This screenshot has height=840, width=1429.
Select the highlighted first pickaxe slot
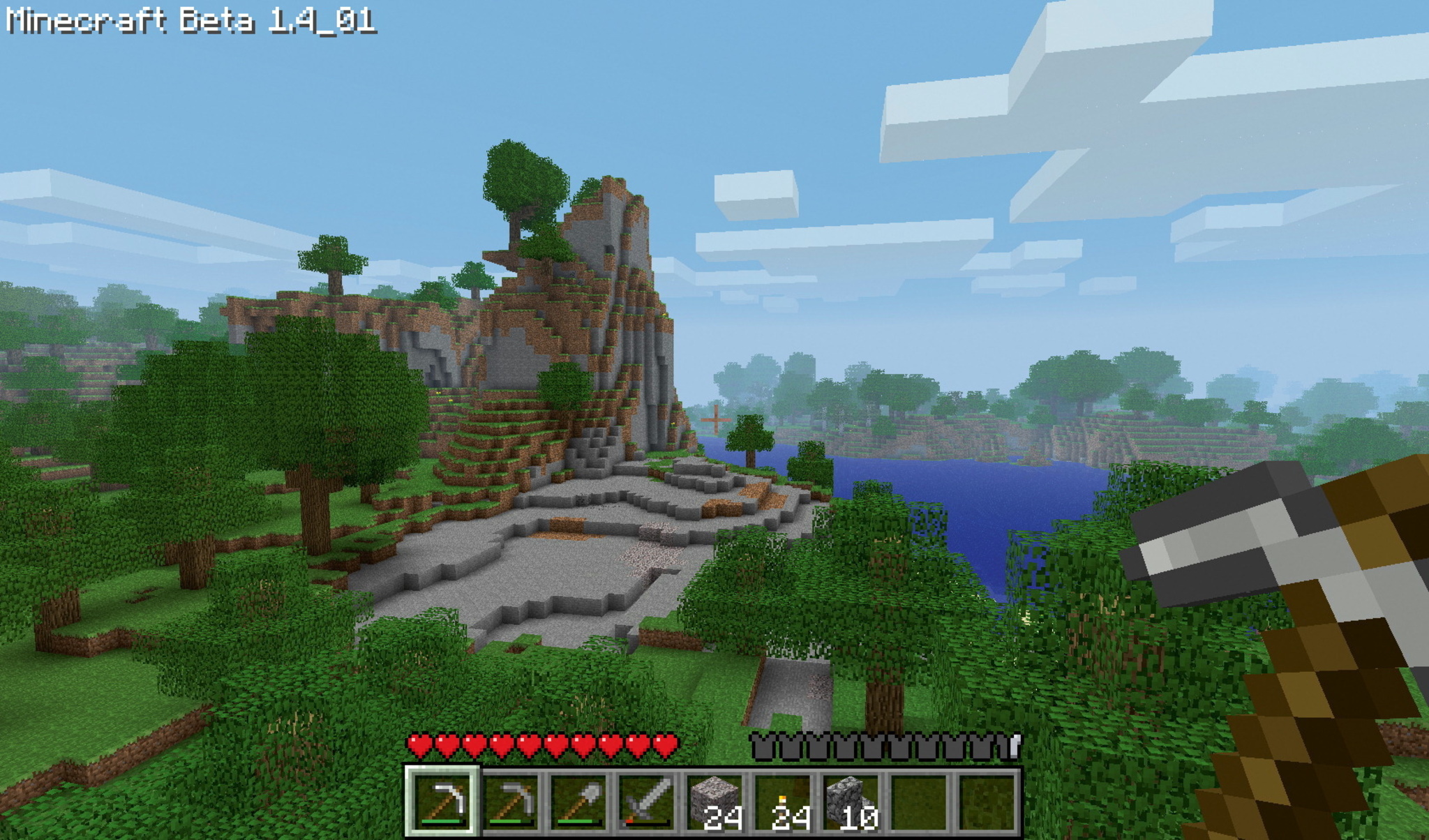pyautogui.click(x=442, y=802)
